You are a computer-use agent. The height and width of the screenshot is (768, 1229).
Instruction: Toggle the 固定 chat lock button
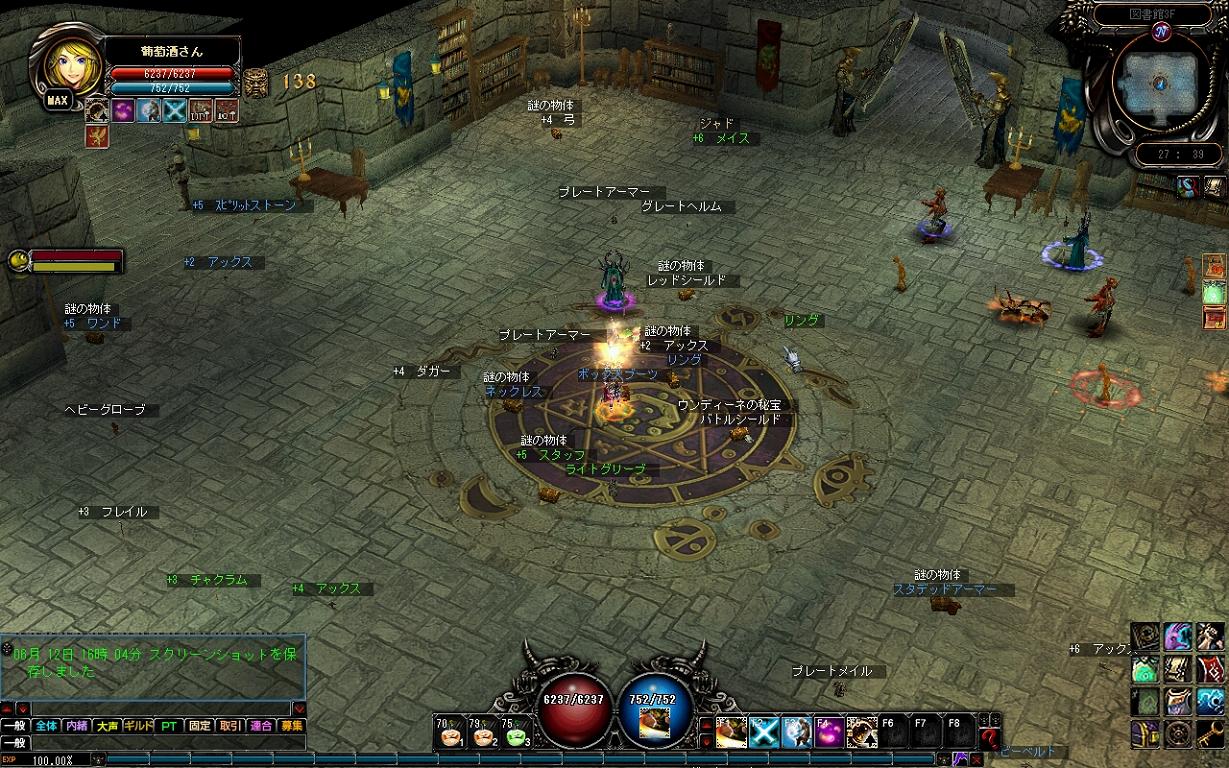coord(200,726)
